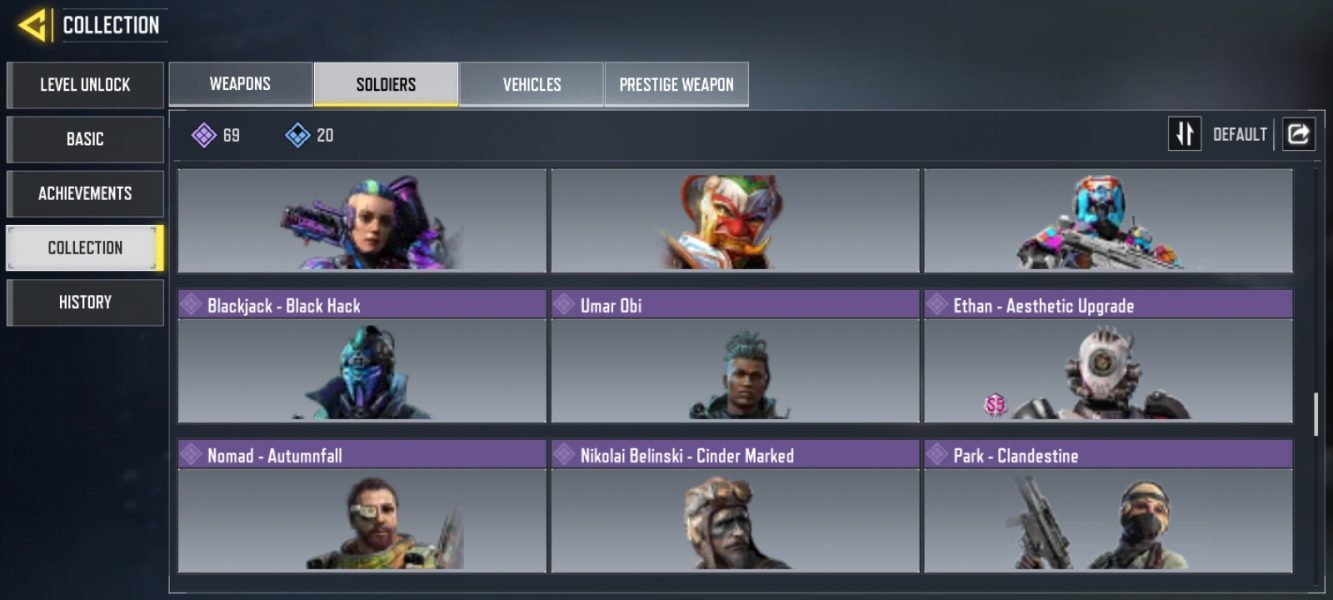Screen dimensions: 1333x600
Task: Switch to the Vehicles tab
Action: tap(531, 84)
